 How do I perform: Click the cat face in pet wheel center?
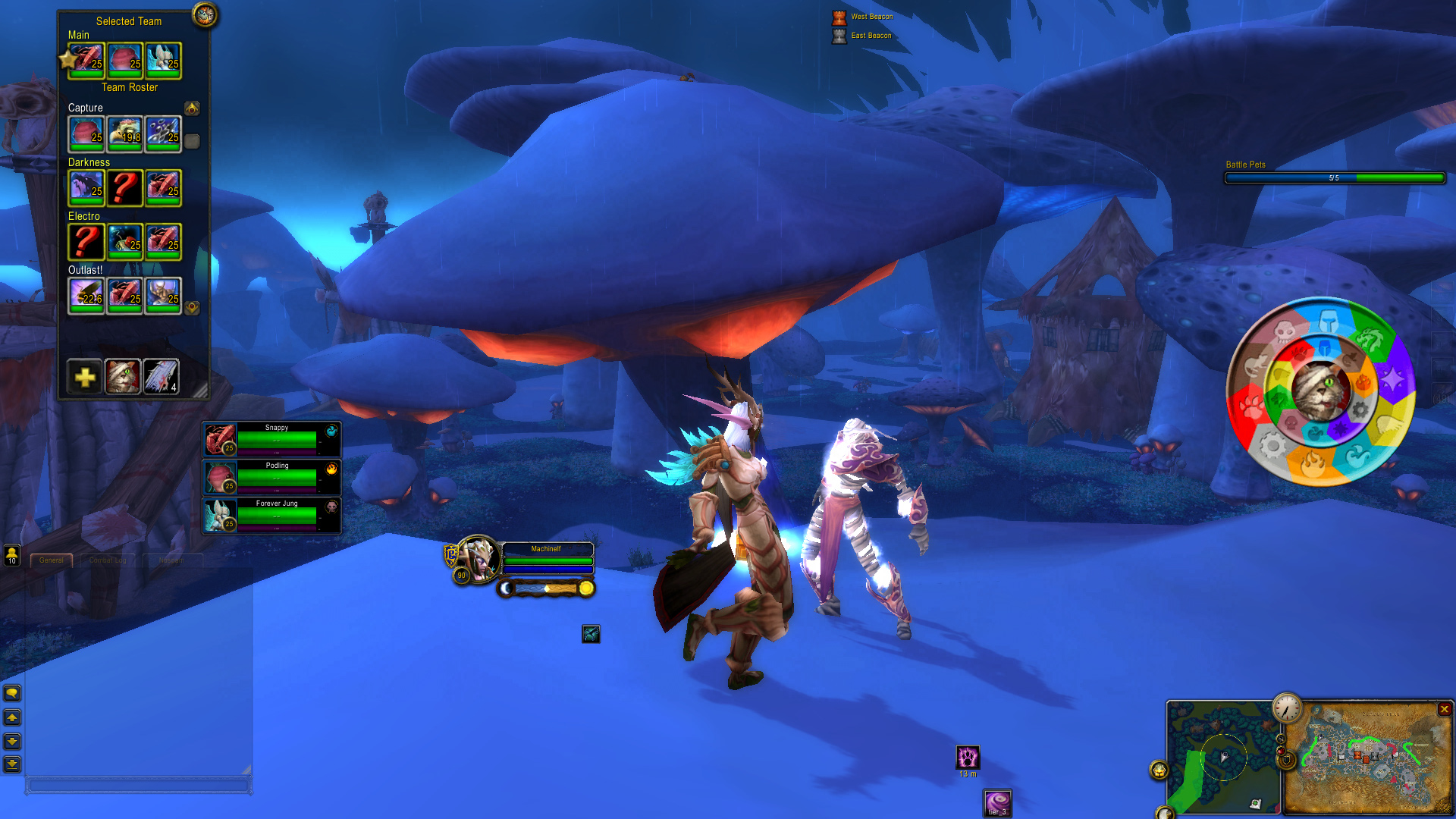(x=1321, y=390)
